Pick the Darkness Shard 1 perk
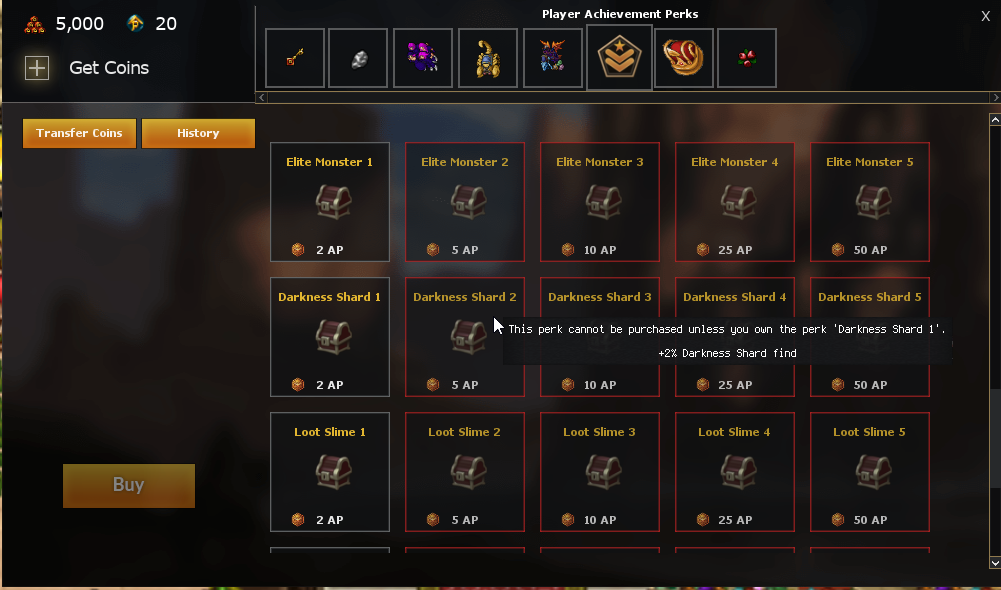This screenshot has height=590, width=1001. (330, 337)
